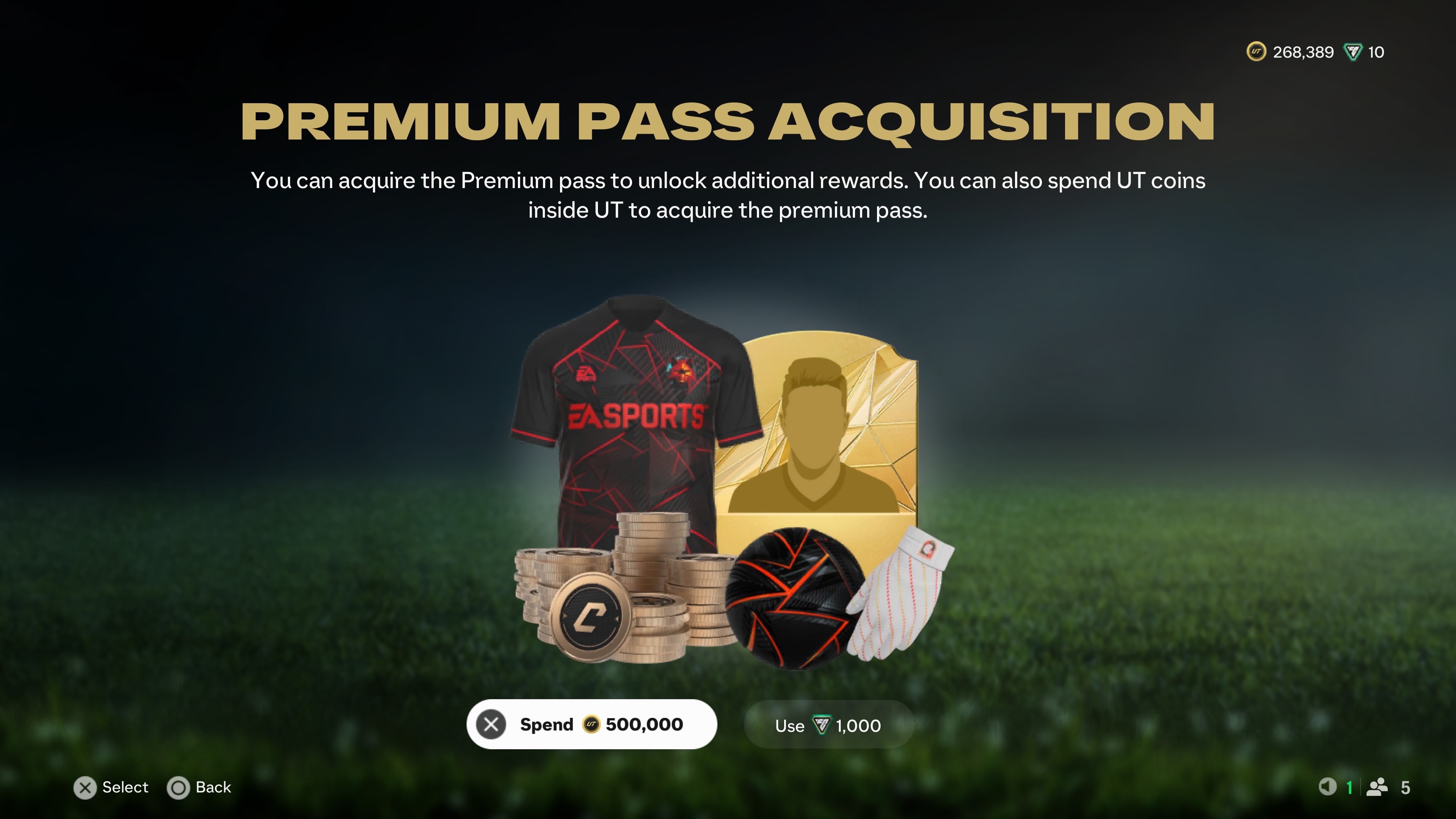
Task: Click the players icon next to the 5
Action: tap(1378, 788)
